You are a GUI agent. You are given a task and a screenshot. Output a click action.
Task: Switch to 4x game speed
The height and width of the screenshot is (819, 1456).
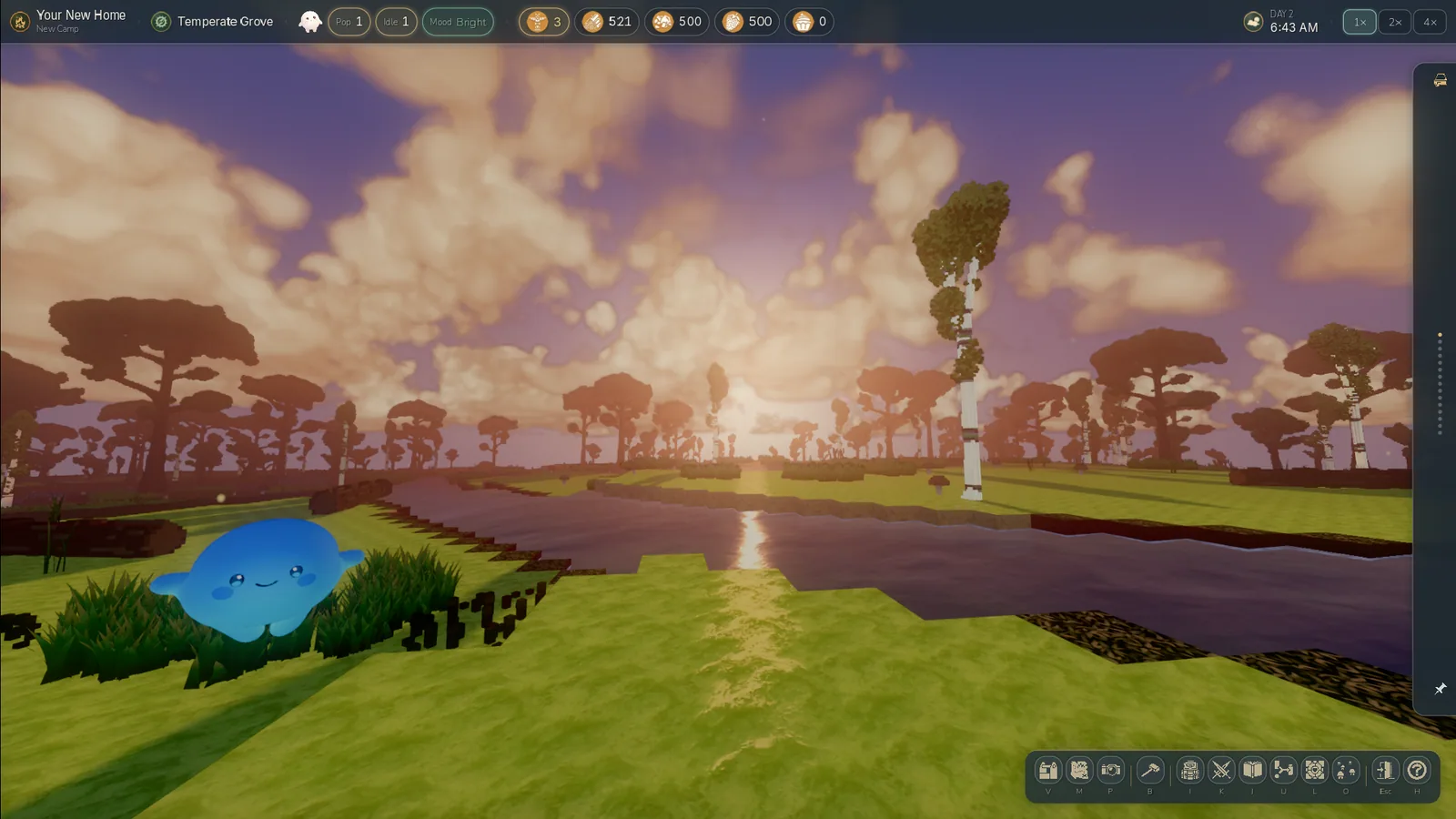pyautogui.click(x=1429, y=22)
